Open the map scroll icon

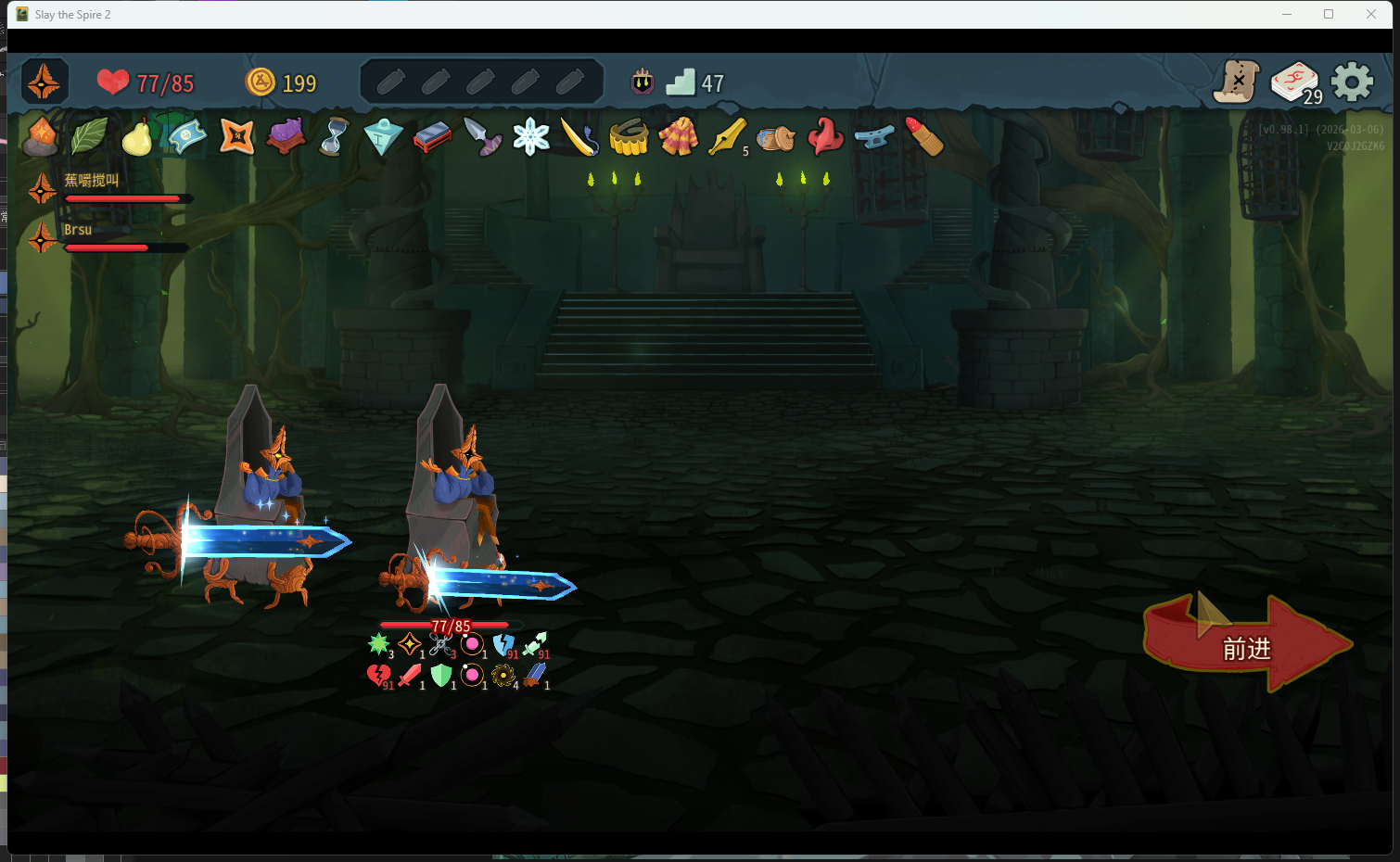[x=1237, y=82]
